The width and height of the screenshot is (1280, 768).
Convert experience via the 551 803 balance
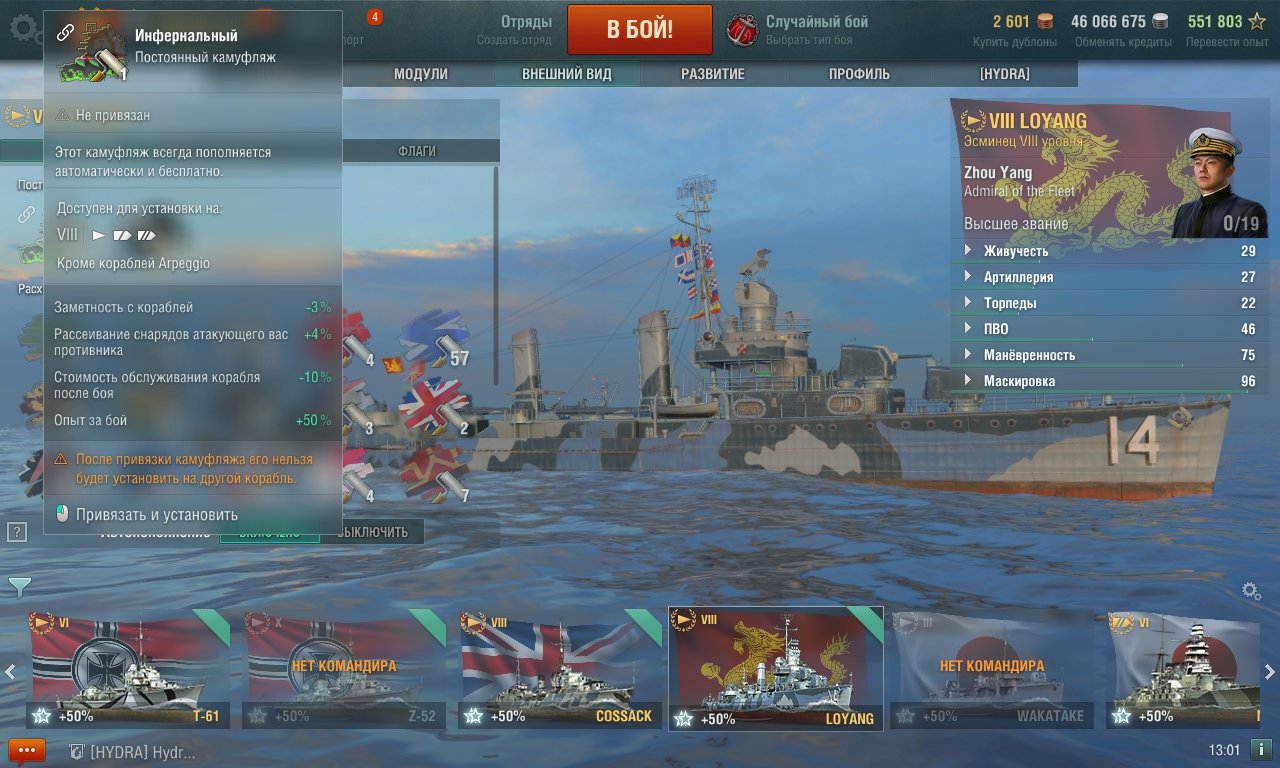point(1226,29)
